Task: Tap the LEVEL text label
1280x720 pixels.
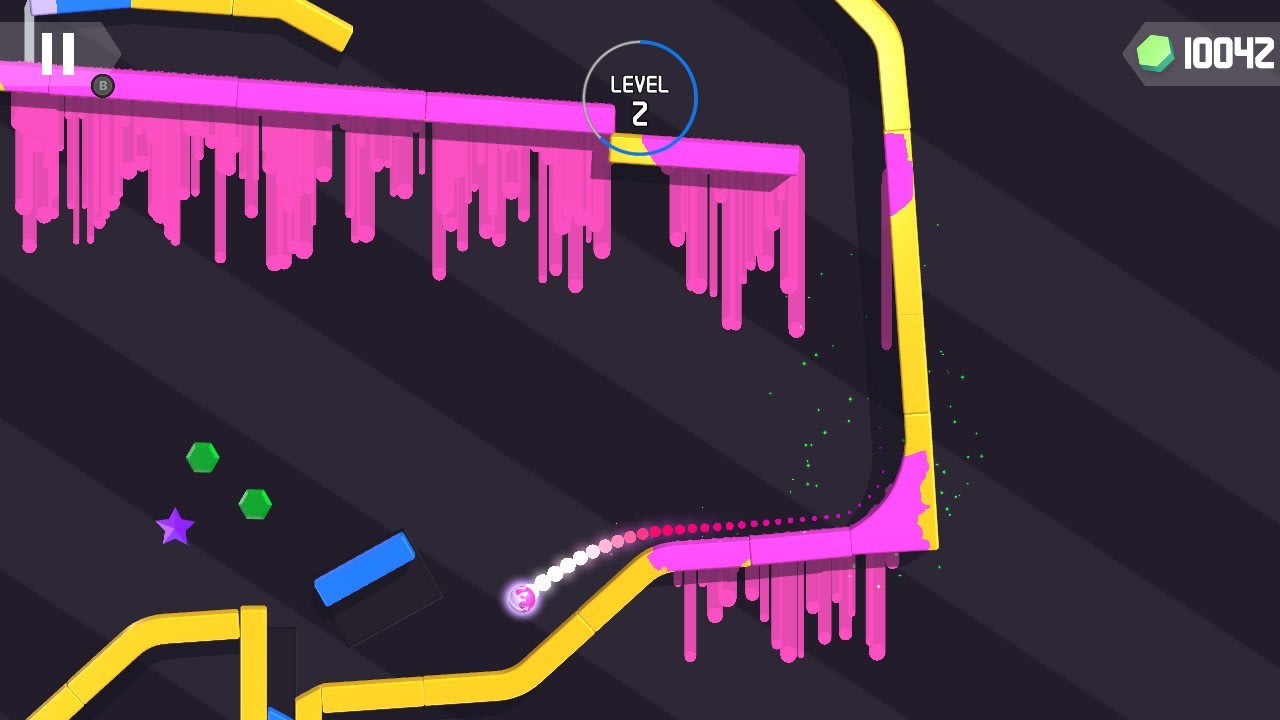Action: click(x=639, y=84)
